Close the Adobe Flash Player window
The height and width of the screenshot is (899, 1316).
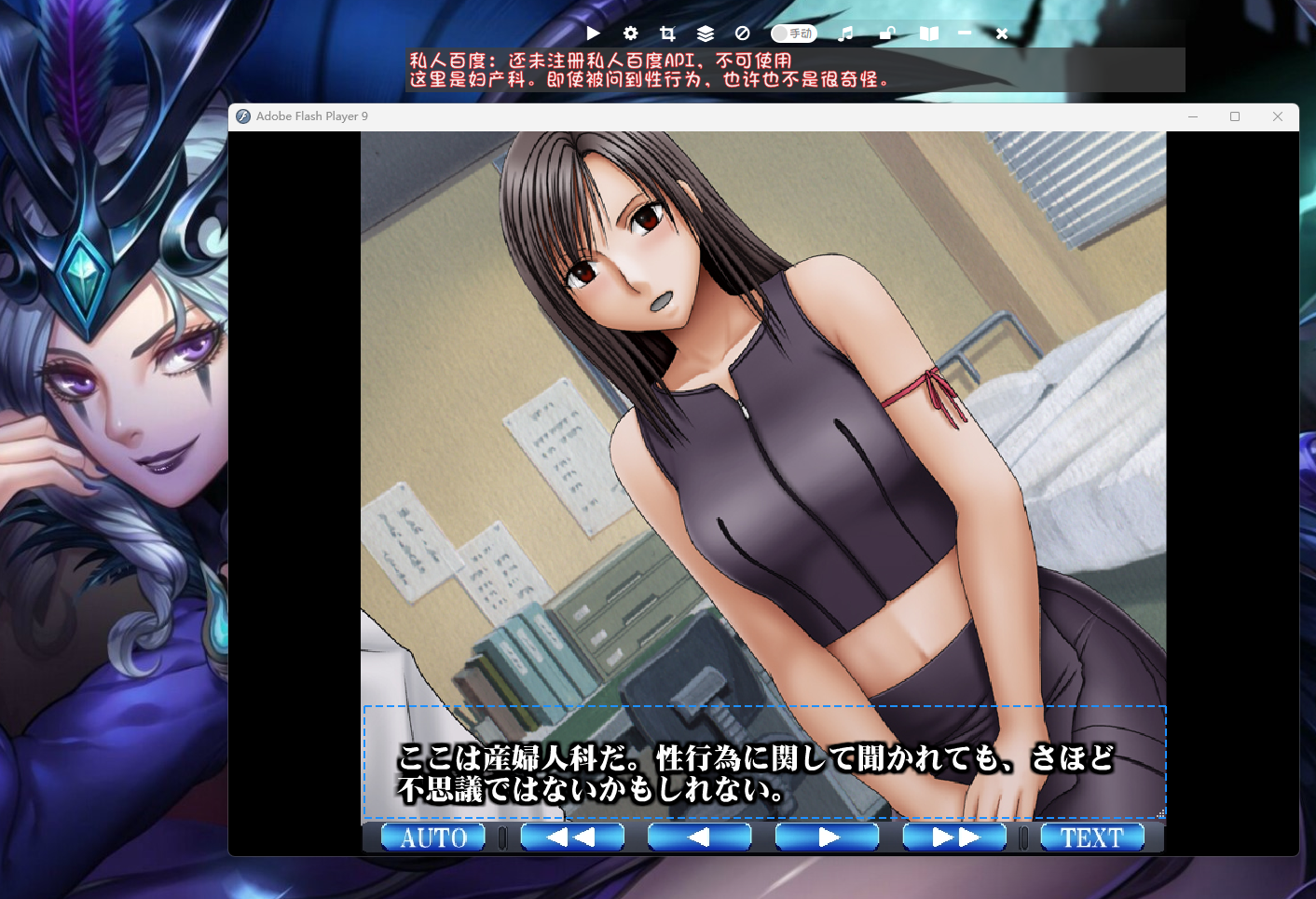pyautogui.click(x=1278, y=116)
